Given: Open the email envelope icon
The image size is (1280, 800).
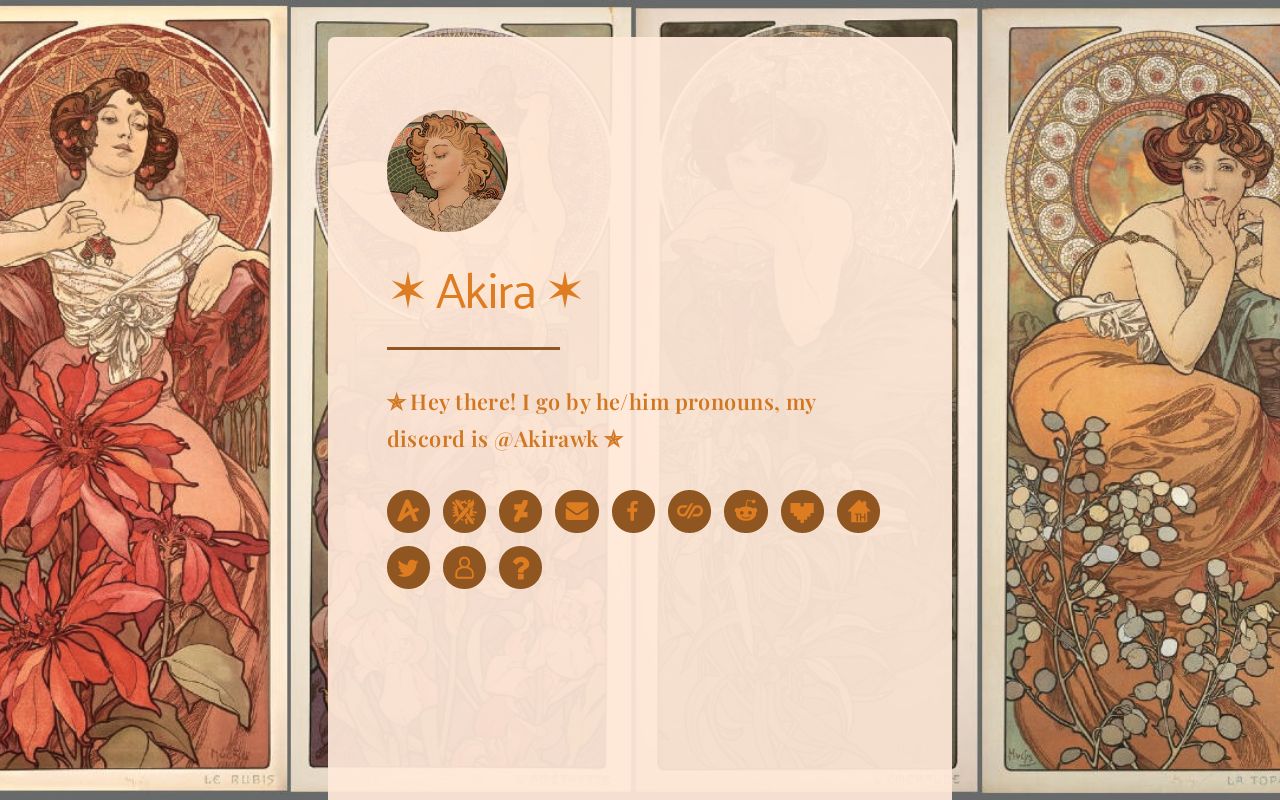Looking at the screenshot, I should (x=577, y=511).
